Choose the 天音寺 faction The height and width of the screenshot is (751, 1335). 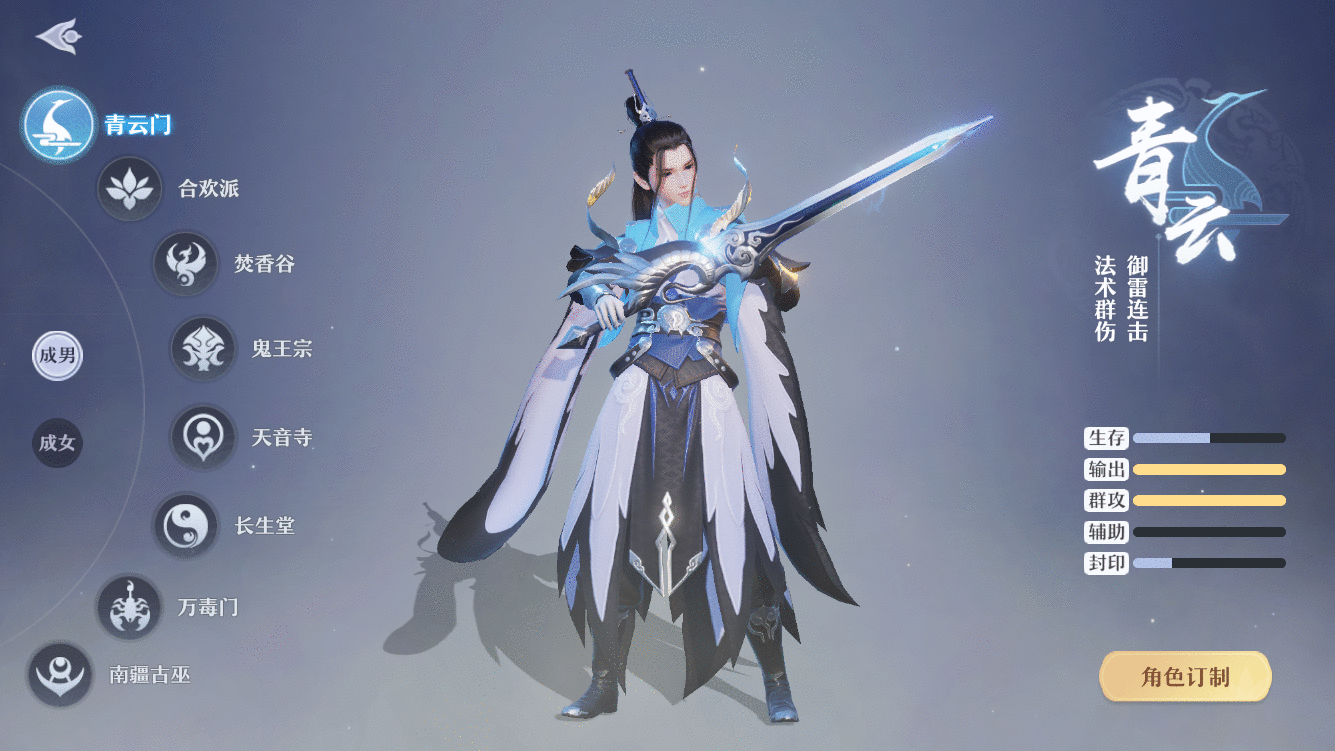(203, 437)
